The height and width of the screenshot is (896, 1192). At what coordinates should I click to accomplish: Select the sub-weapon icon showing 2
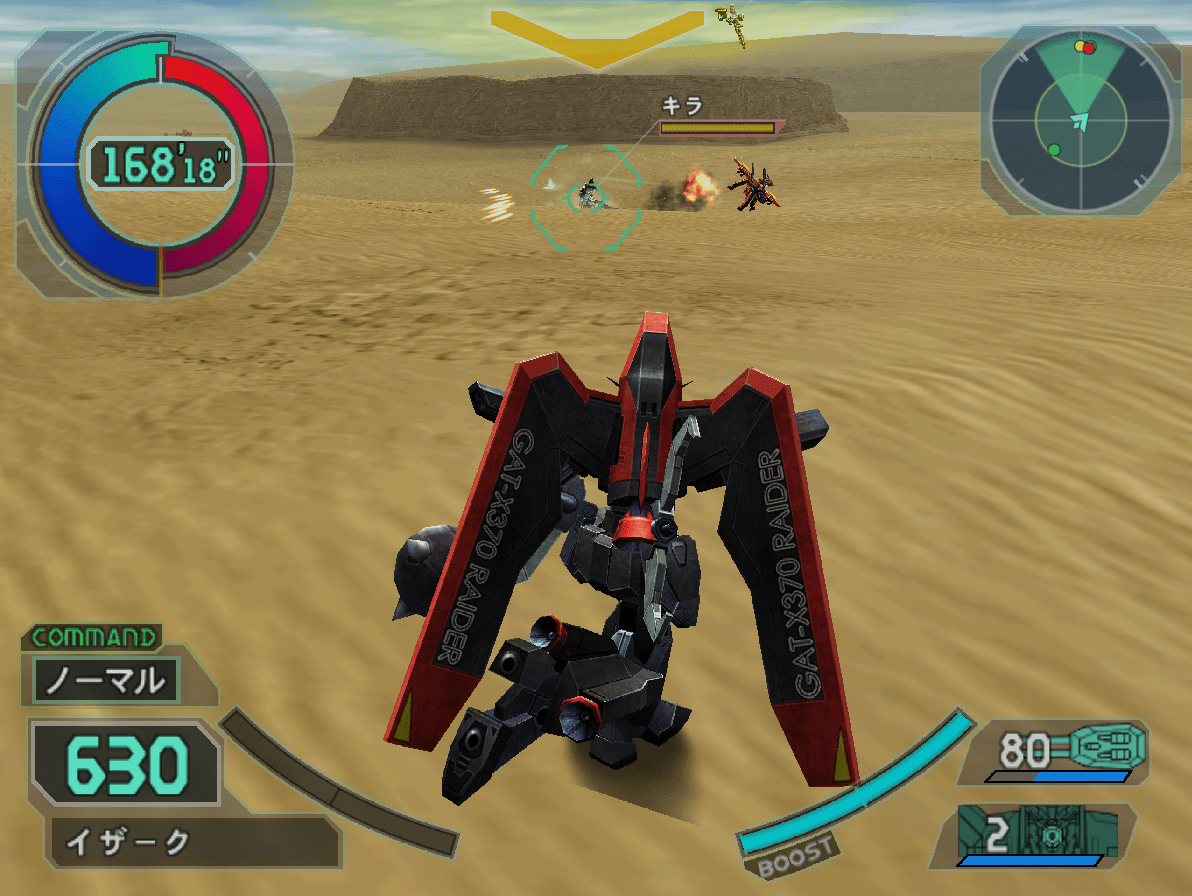(1040, 832)
